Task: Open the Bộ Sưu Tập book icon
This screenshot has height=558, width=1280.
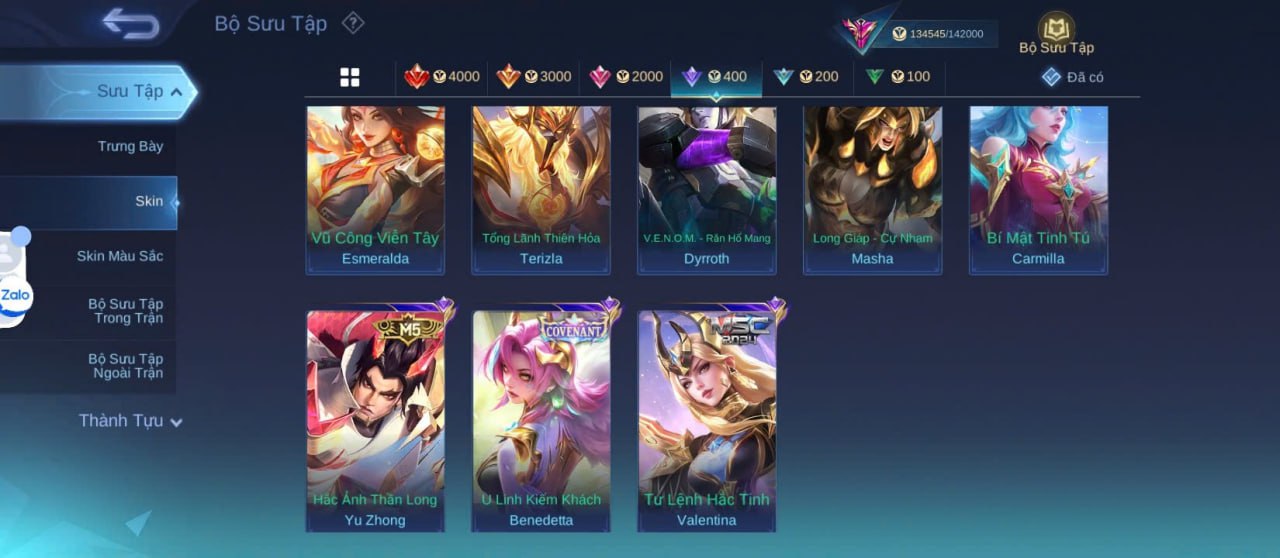Action: [1056, 32]
